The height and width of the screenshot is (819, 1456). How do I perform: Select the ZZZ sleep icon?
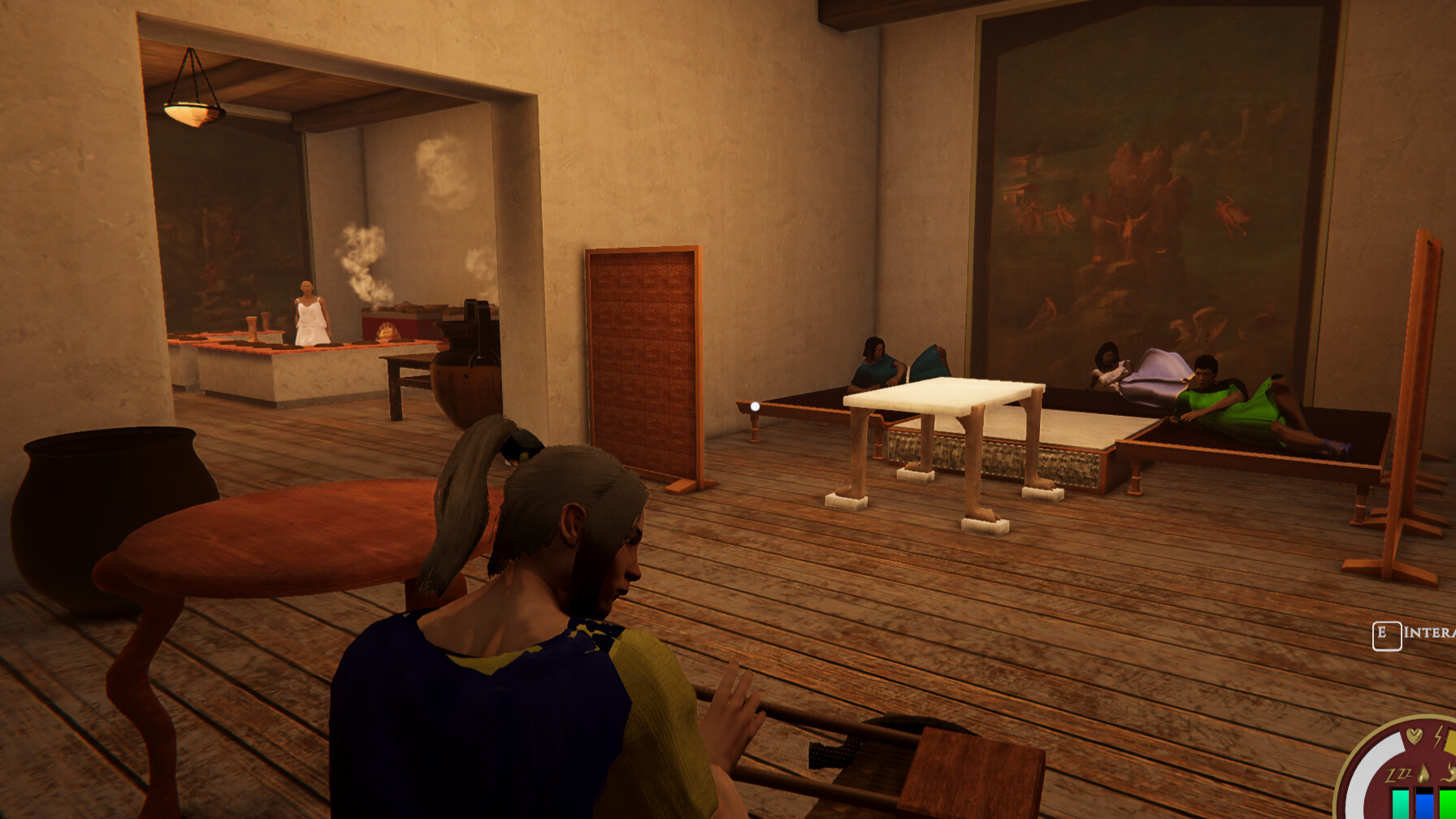(x=1399, y=774)
